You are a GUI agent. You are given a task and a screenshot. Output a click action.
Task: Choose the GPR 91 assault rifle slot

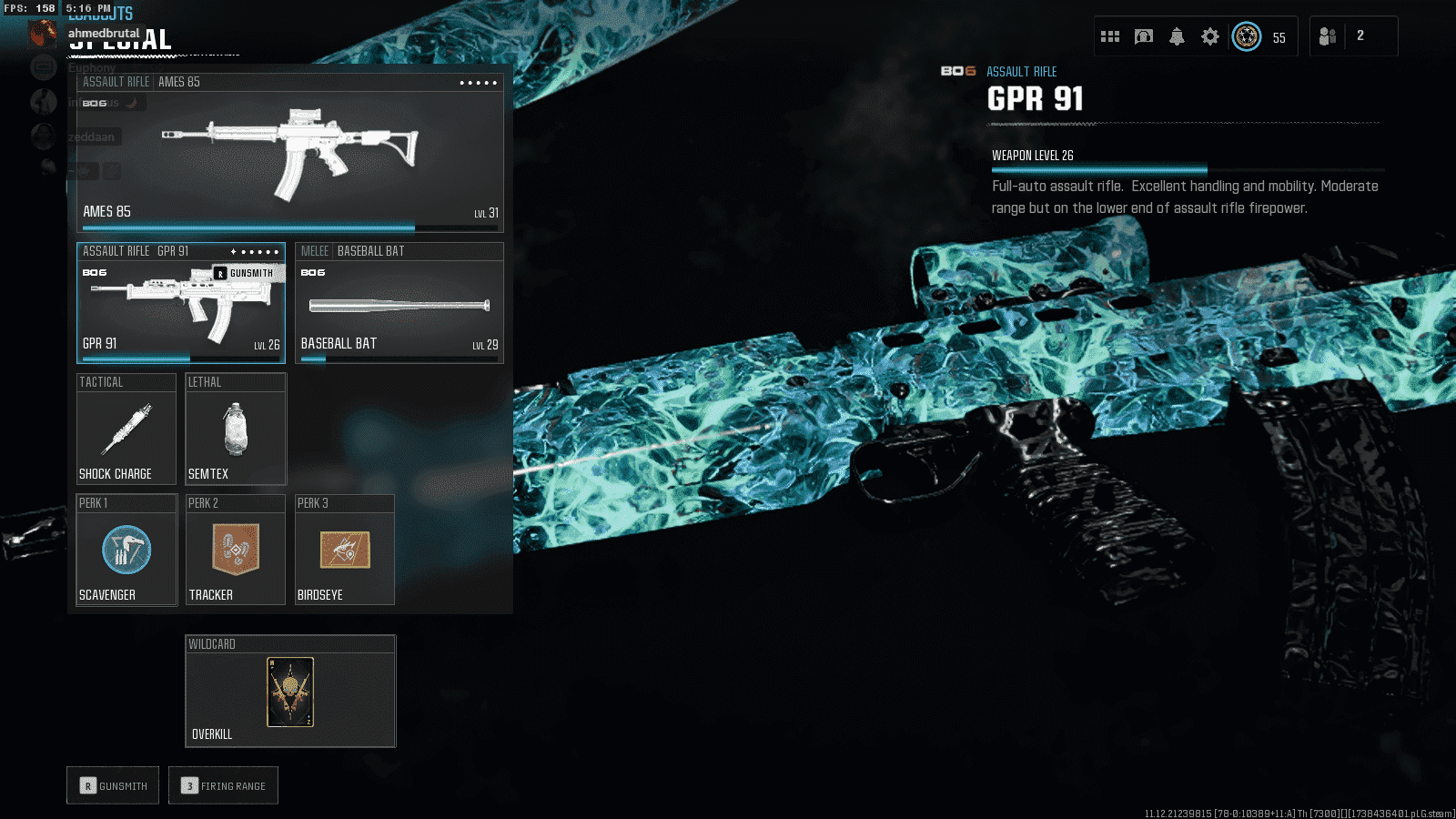(x=180, y=304)
